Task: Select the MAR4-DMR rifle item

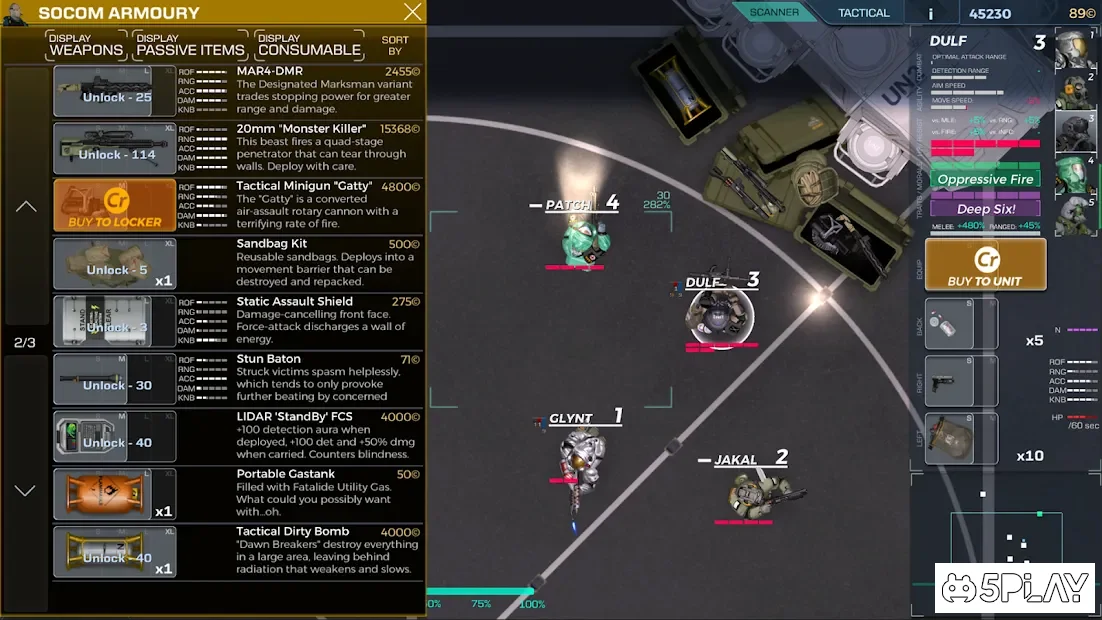Action: (x=115, y=92)
